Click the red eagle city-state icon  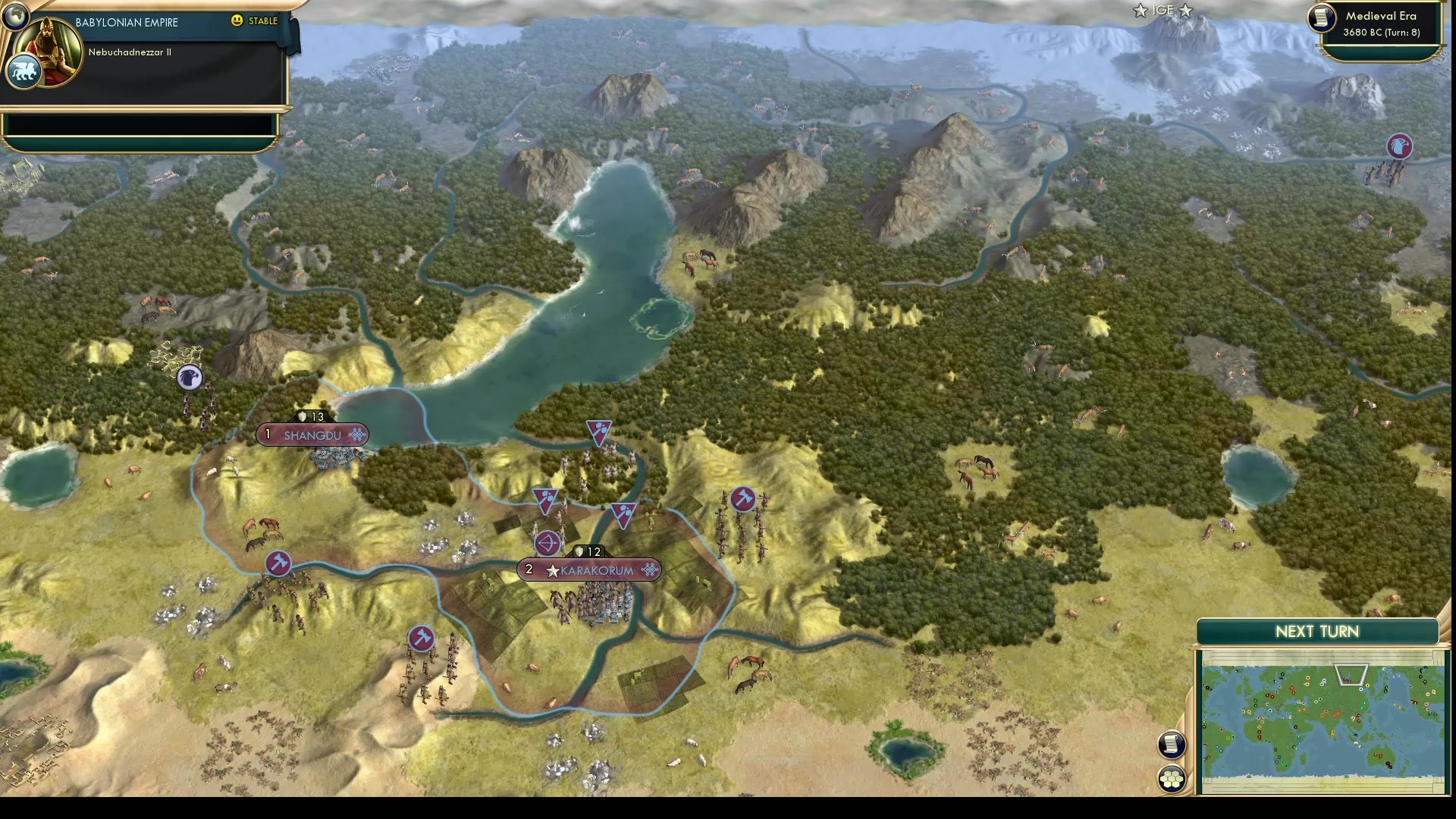tap(1398, 147)
